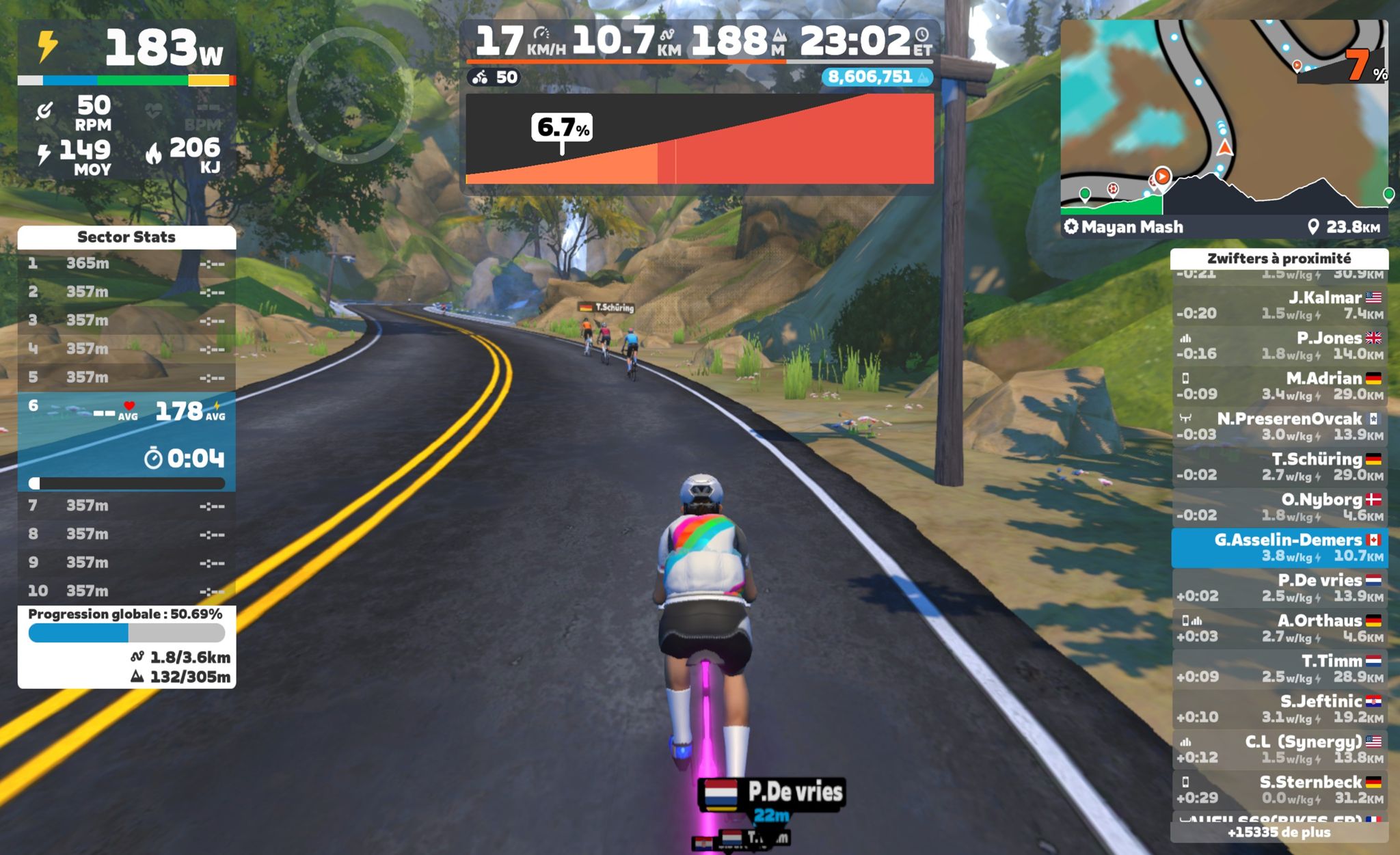Choose S.Sternbeck in the nearby list
Screen dimensions: 1400x855
(x=1279, y=789)
